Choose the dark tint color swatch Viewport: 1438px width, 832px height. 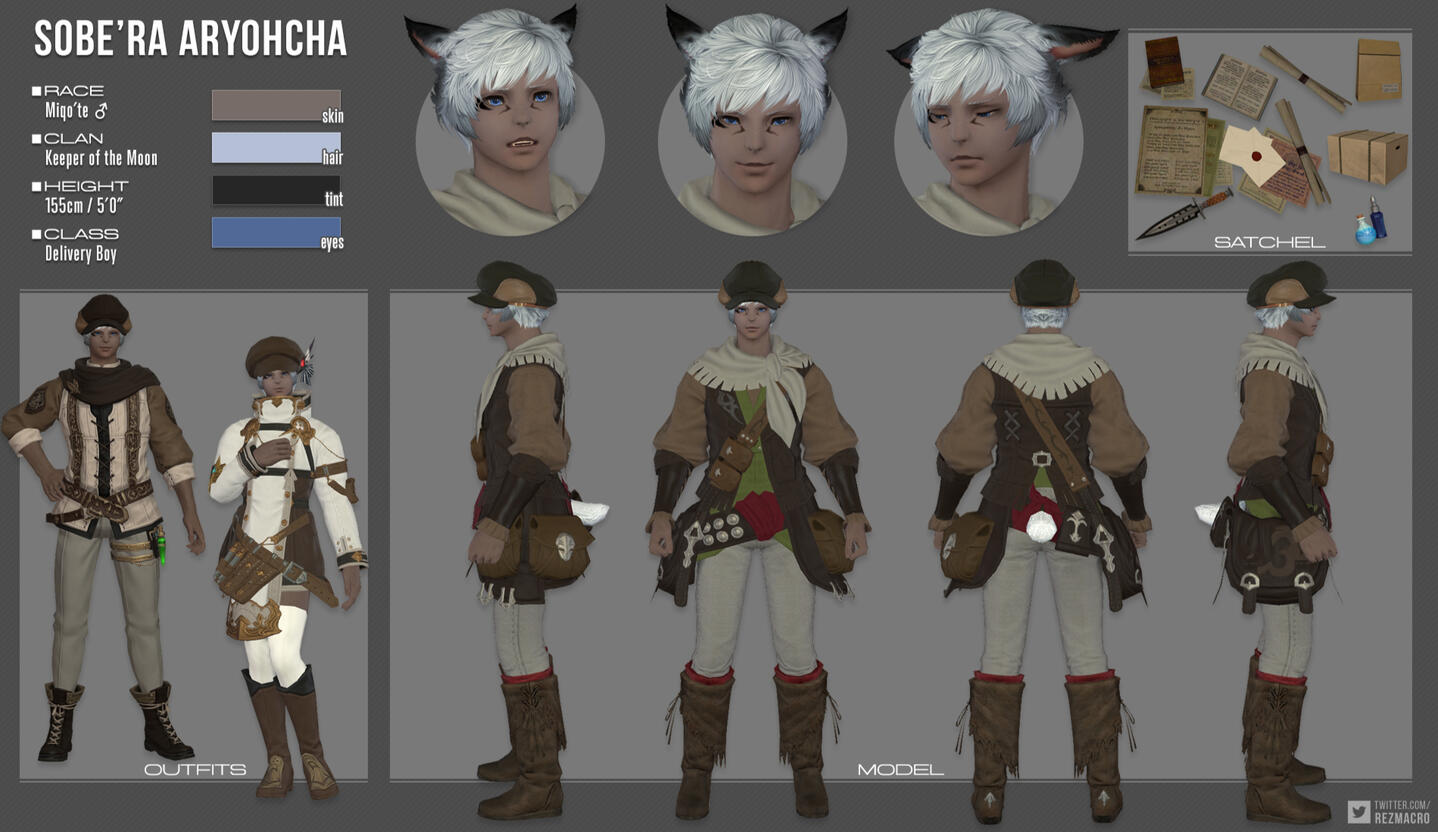click(275, 190)
